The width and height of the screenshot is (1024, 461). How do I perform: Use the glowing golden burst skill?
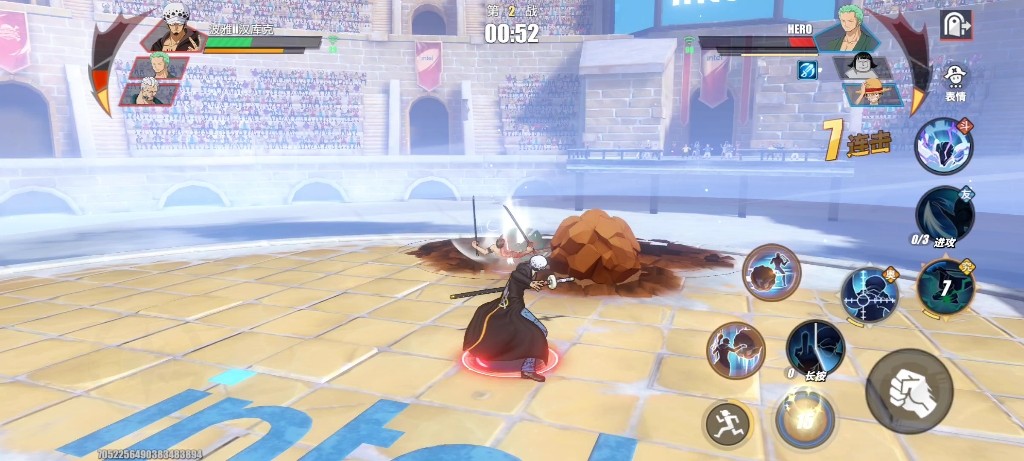pyautogui.click(x=803, y=419)
